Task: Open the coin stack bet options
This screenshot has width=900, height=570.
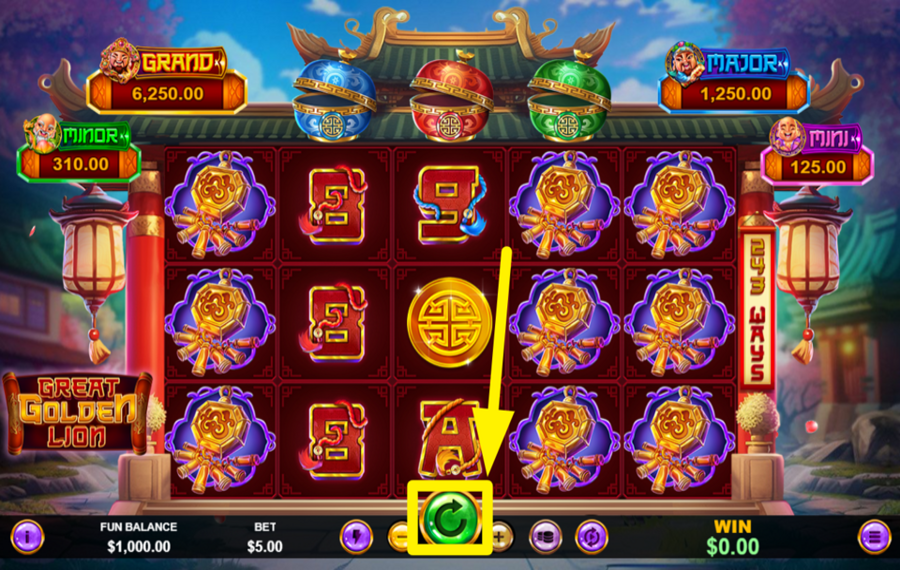Action: 545,537
